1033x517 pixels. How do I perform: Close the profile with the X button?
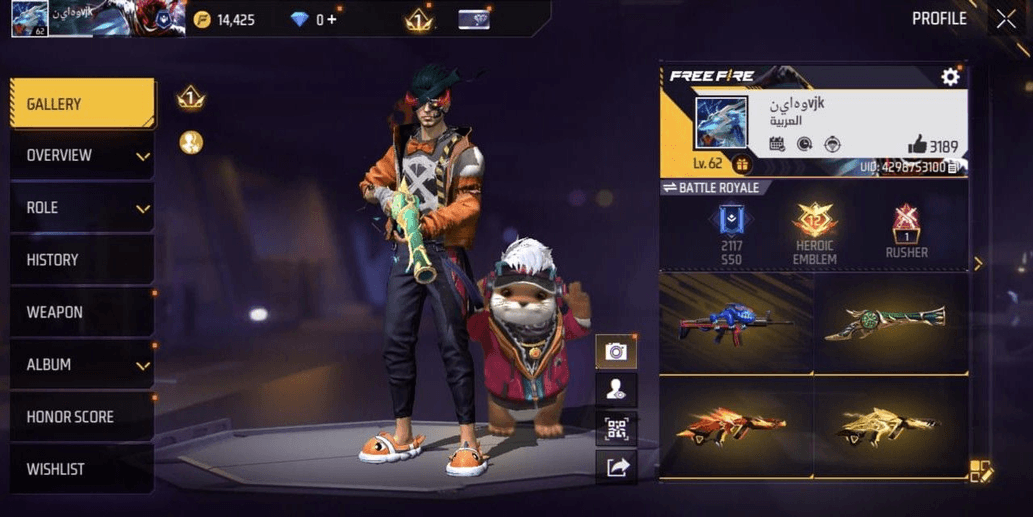coord(1005,19)
